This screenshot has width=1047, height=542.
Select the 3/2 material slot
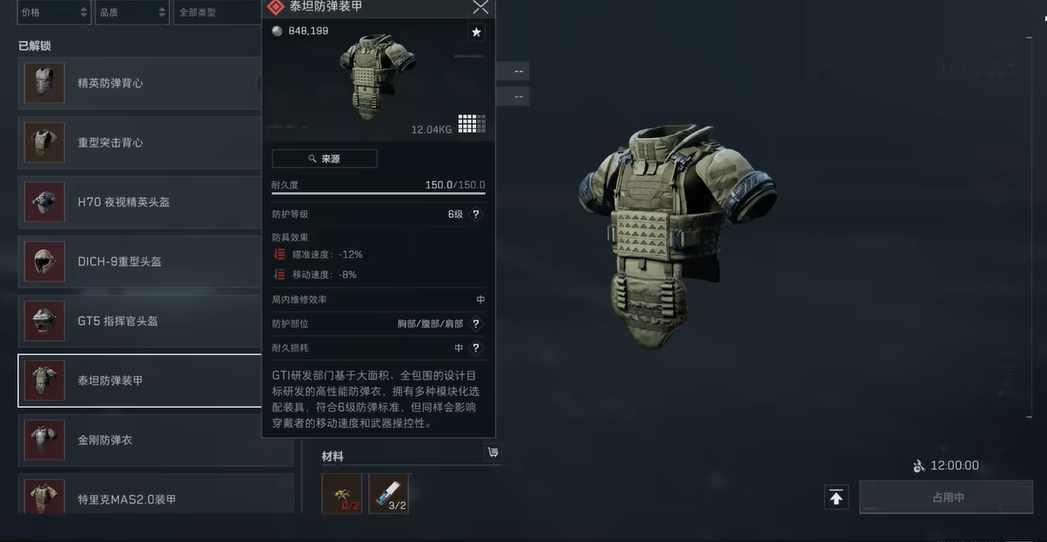coord(388,493)
